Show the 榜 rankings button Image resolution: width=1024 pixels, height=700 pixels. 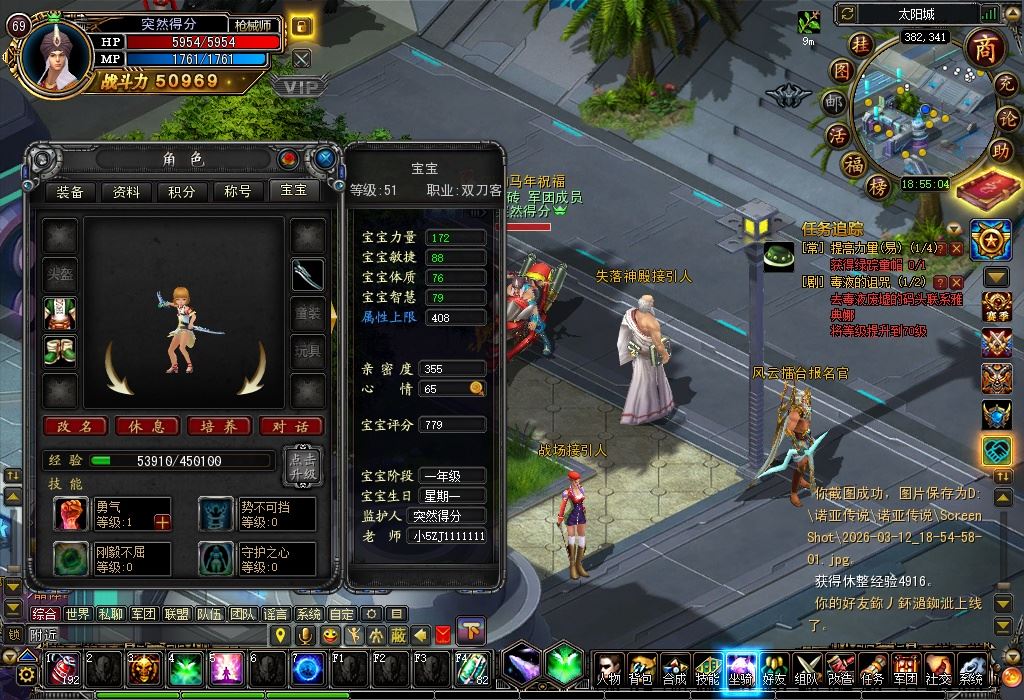[851, 188]
